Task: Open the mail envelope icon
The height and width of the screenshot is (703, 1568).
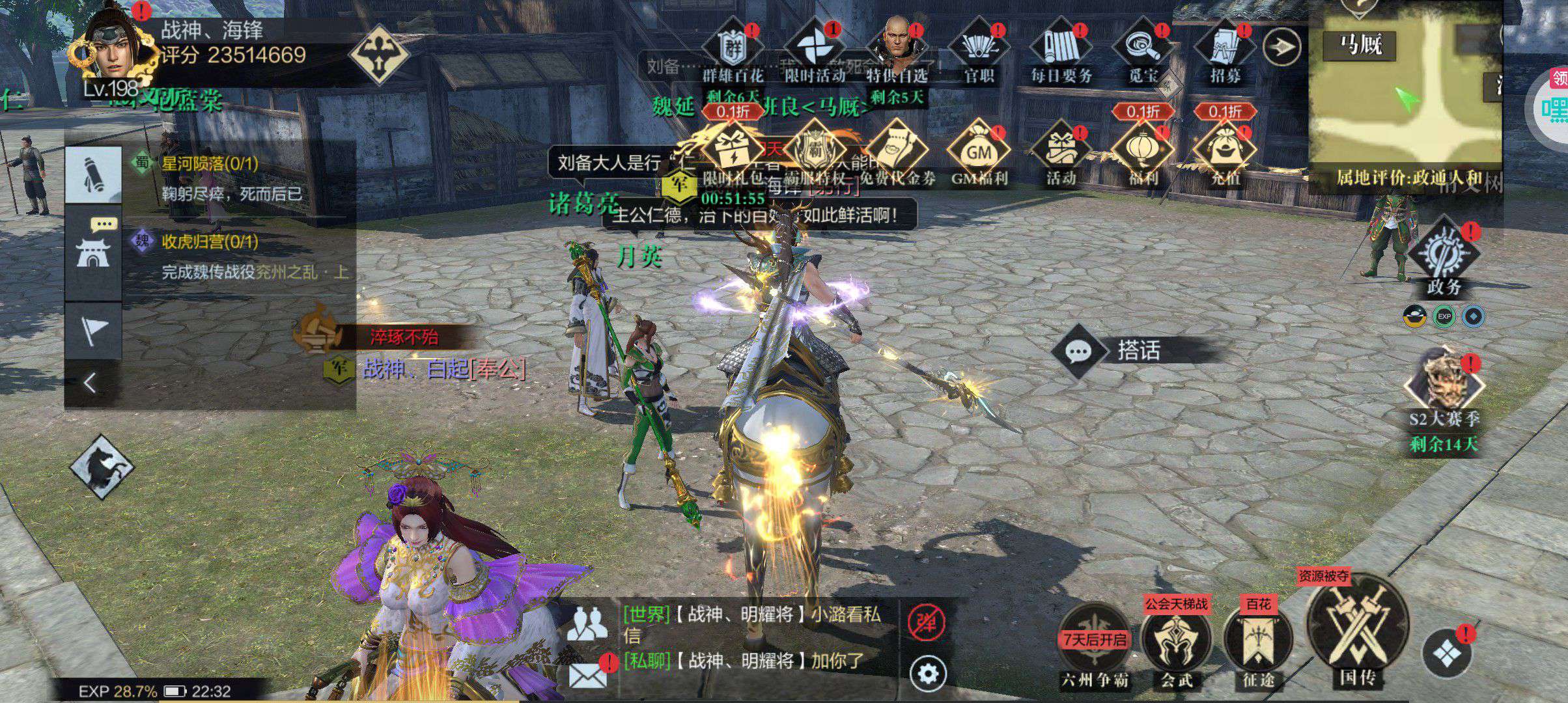Action: (x=587, y=674)
